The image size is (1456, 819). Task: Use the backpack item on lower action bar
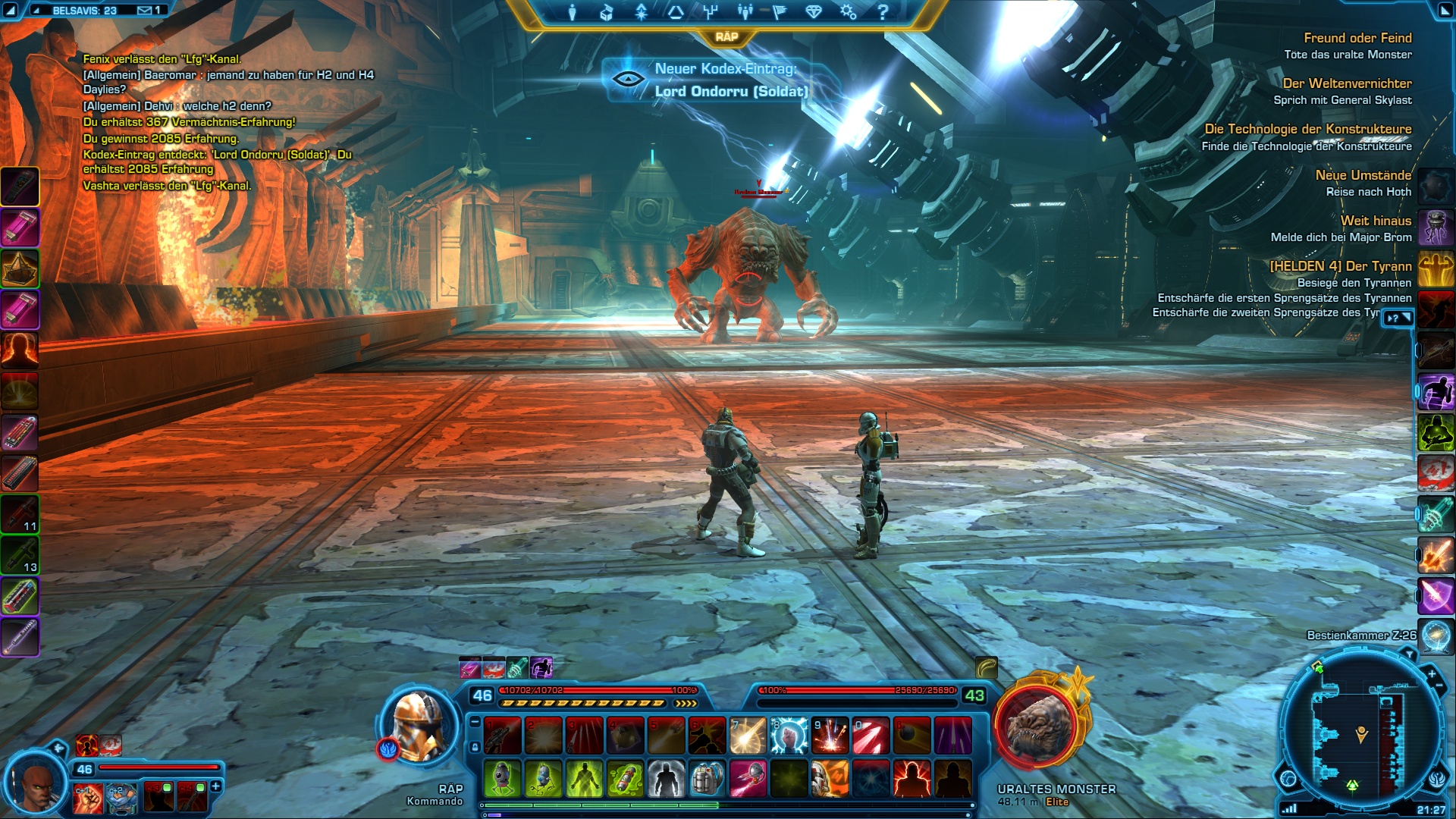coord(707,779)
